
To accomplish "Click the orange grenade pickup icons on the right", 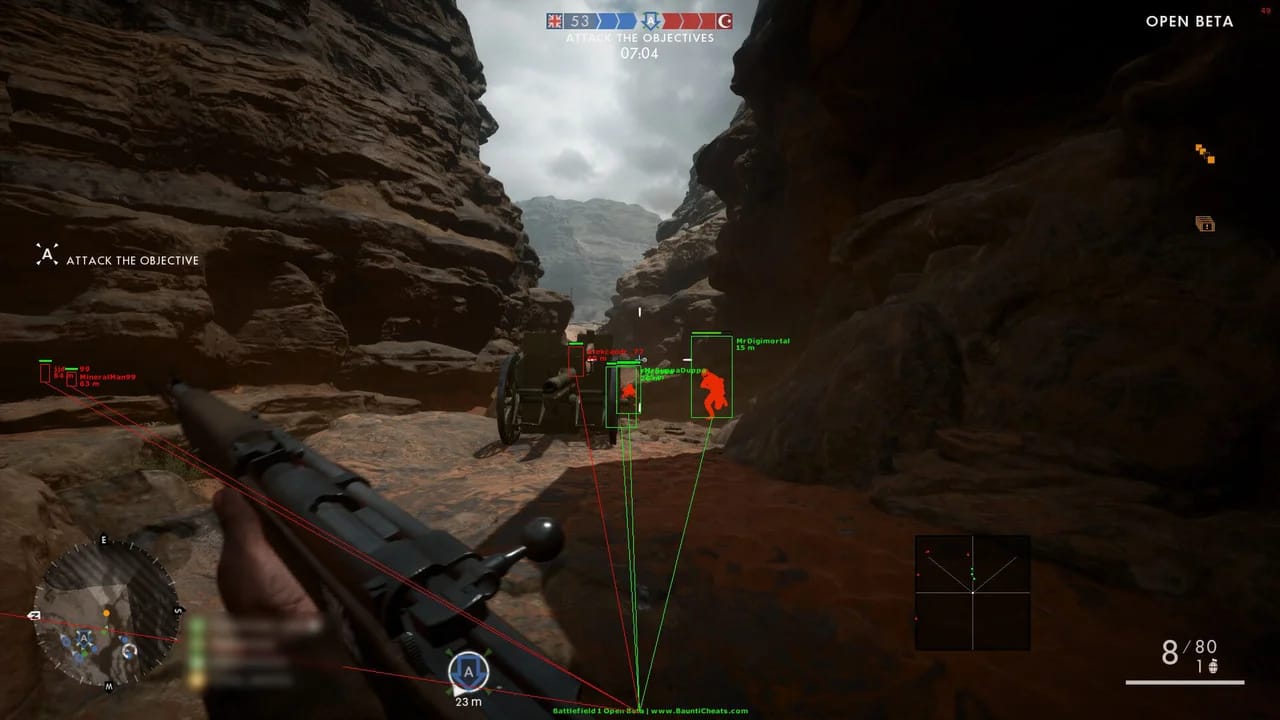I will click(x=1205, y=152).
